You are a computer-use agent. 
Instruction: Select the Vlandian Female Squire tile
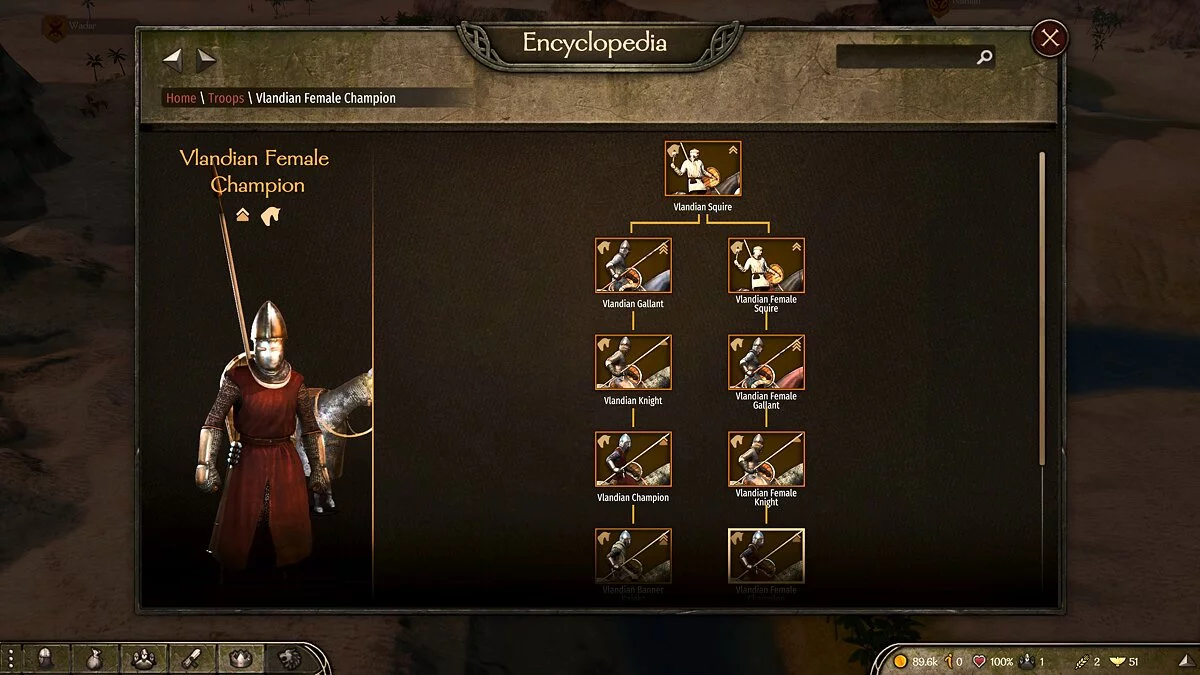tap(766, 265)
